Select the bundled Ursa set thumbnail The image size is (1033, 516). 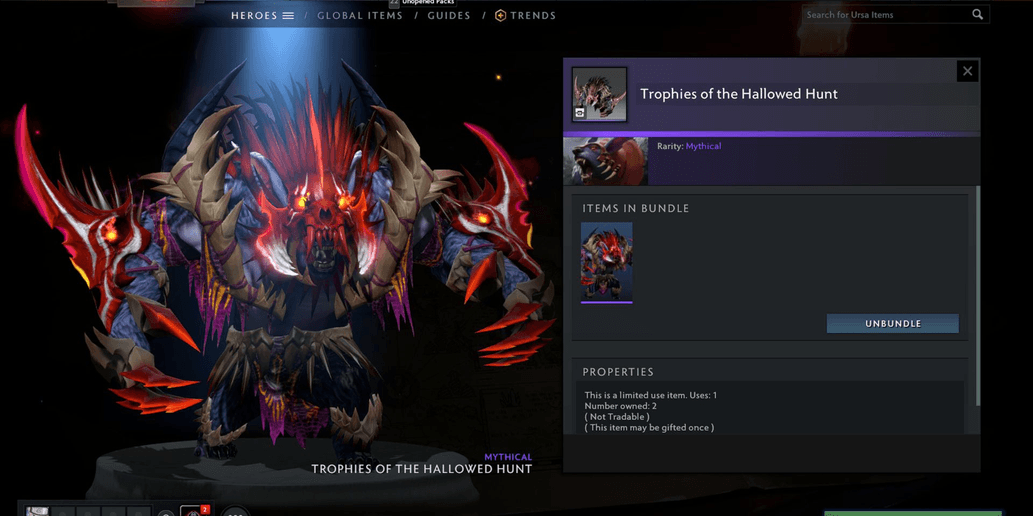coord(607,261)
